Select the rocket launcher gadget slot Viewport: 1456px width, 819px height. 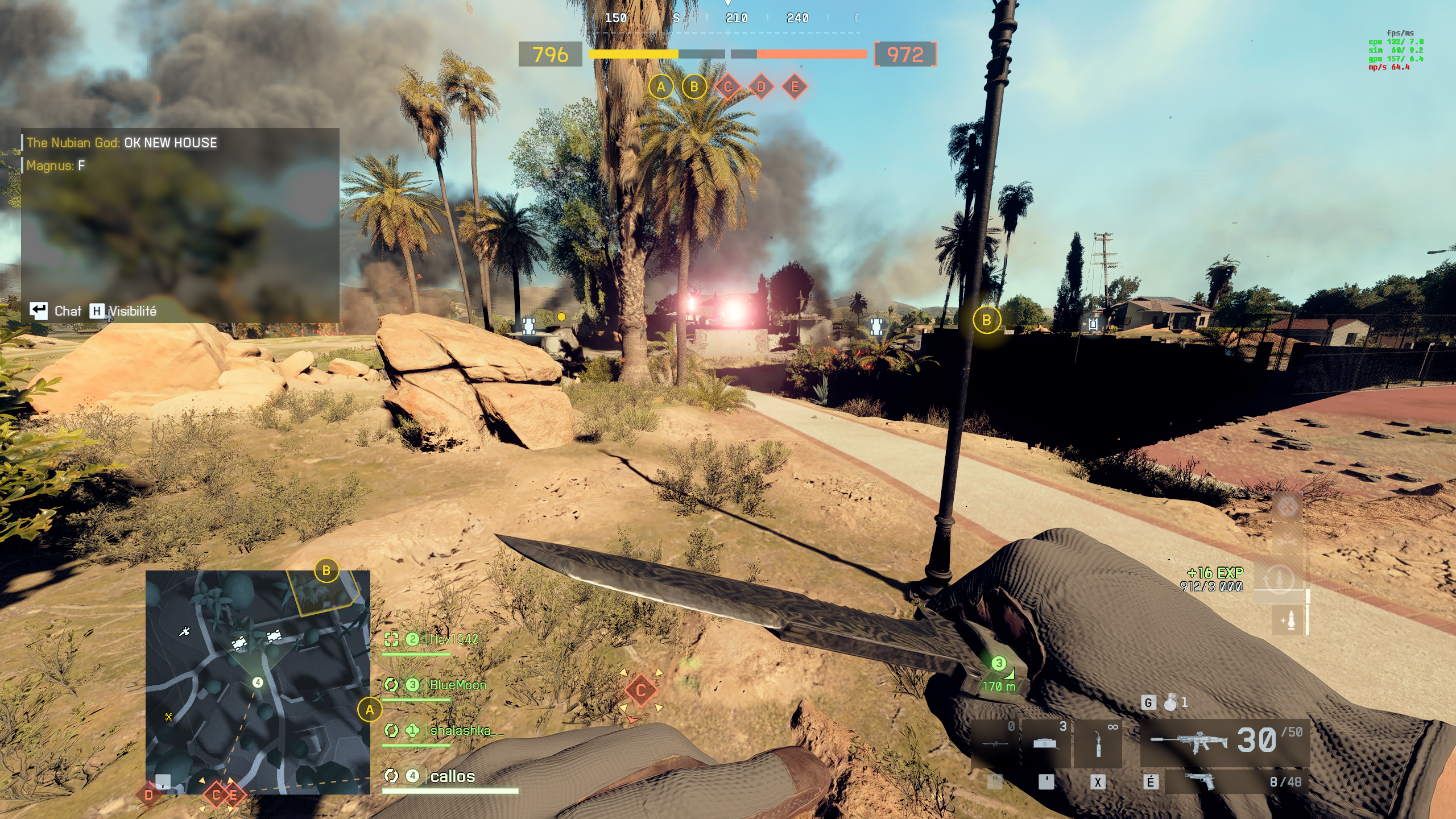[x=995, y=743]
